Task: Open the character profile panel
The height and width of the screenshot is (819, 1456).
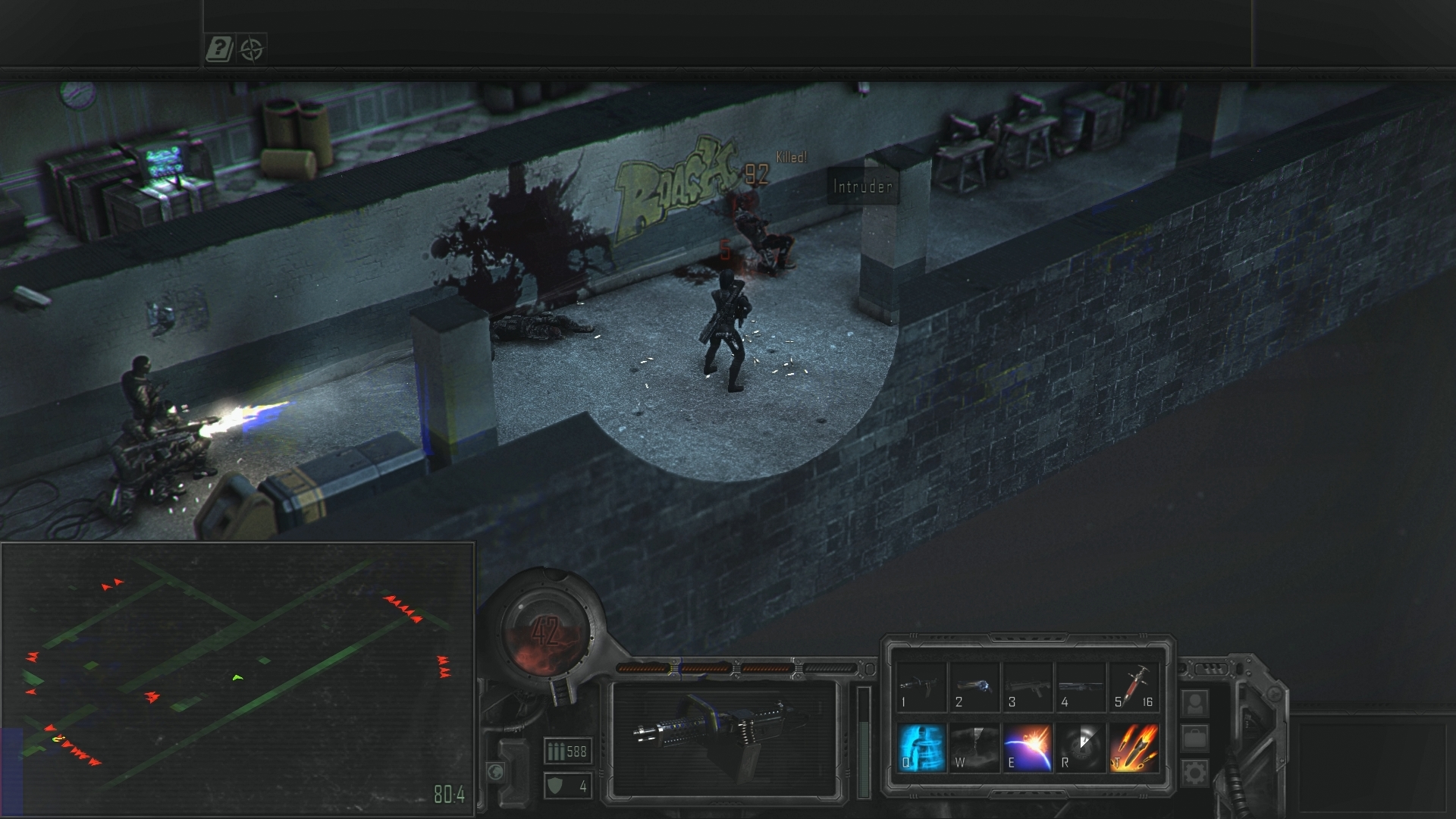Action: [x=1195, y=703]
